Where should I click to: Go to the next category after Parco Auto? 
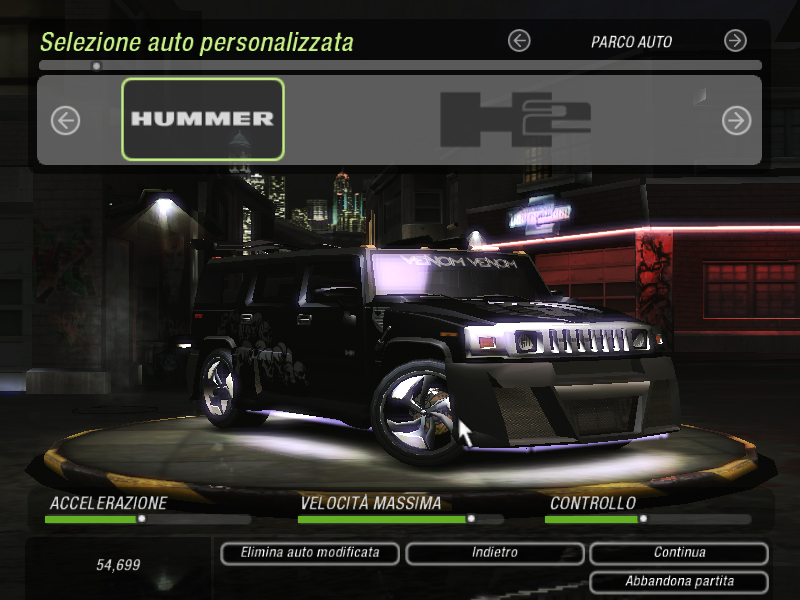click(x=735, y=41)
